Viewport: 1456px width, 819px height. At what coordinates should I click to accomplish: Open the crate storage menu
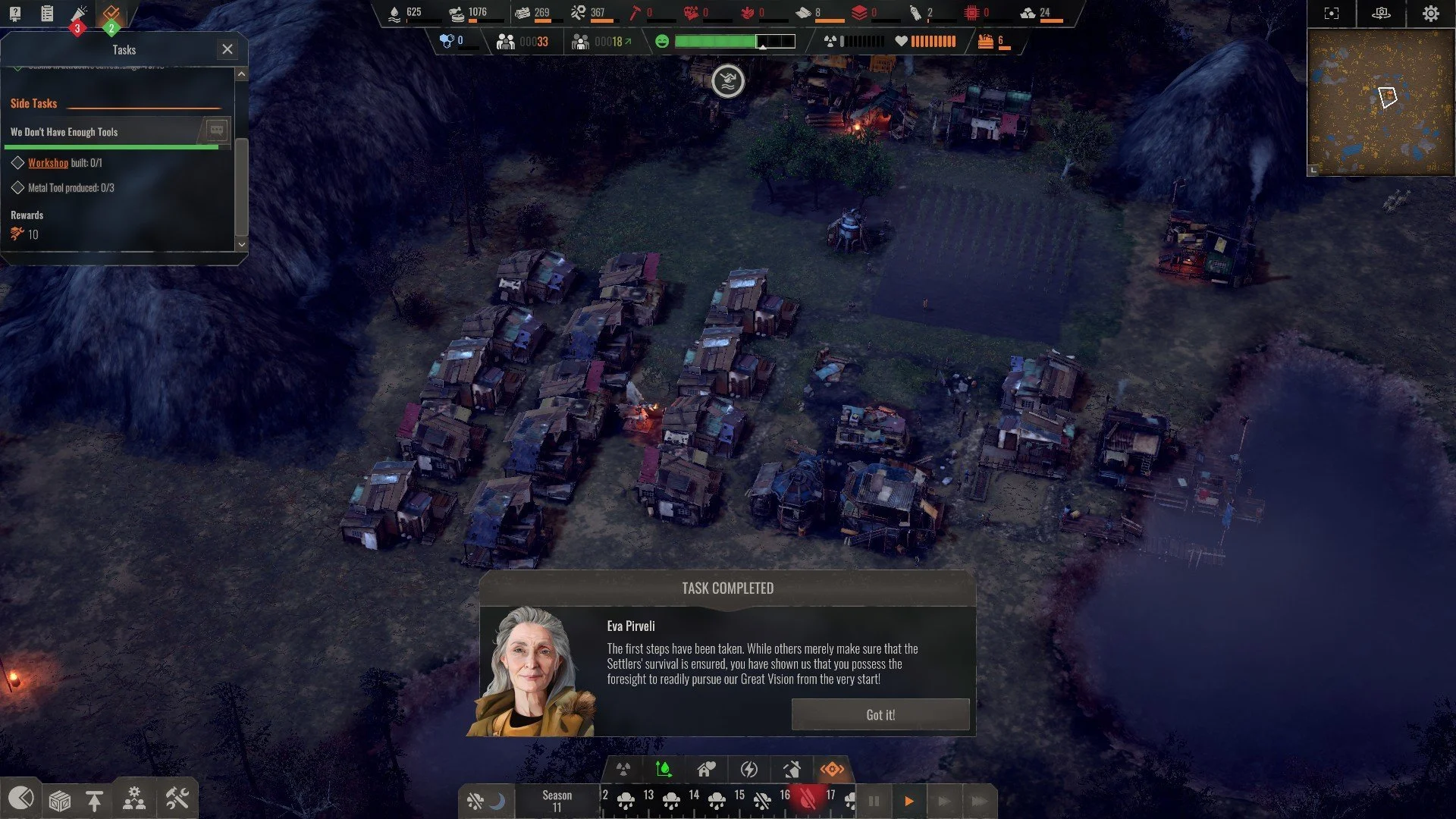[x=59, y=800]
